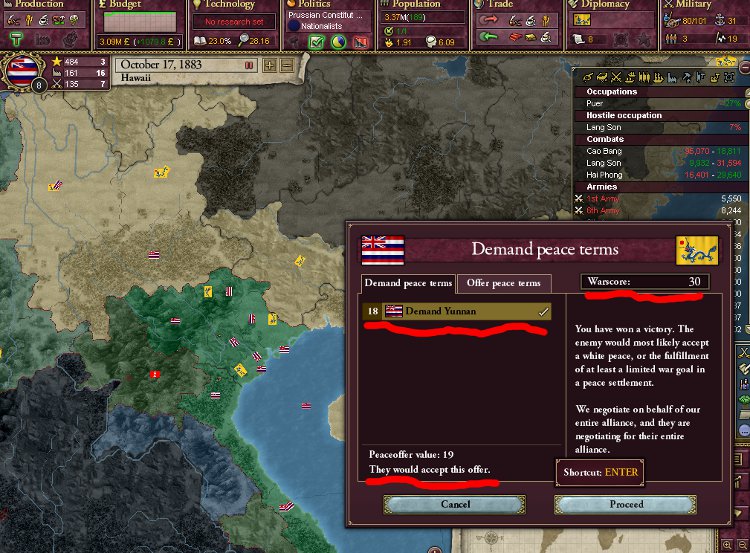Proceed with the peace offer
Screen dimensions: 750x553
point(626,504)
